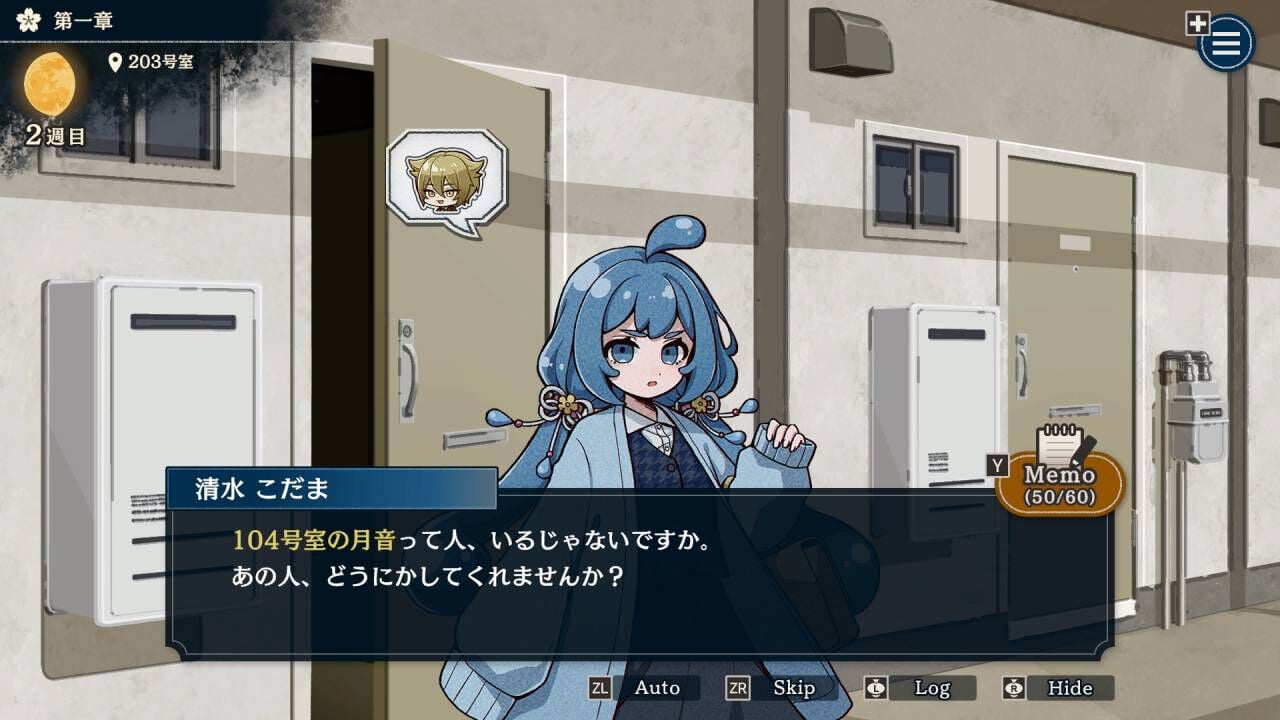Expand the Memo counter showing 50/60
The height and width of the screenshot is (720, 1280).
(1062, 495)
